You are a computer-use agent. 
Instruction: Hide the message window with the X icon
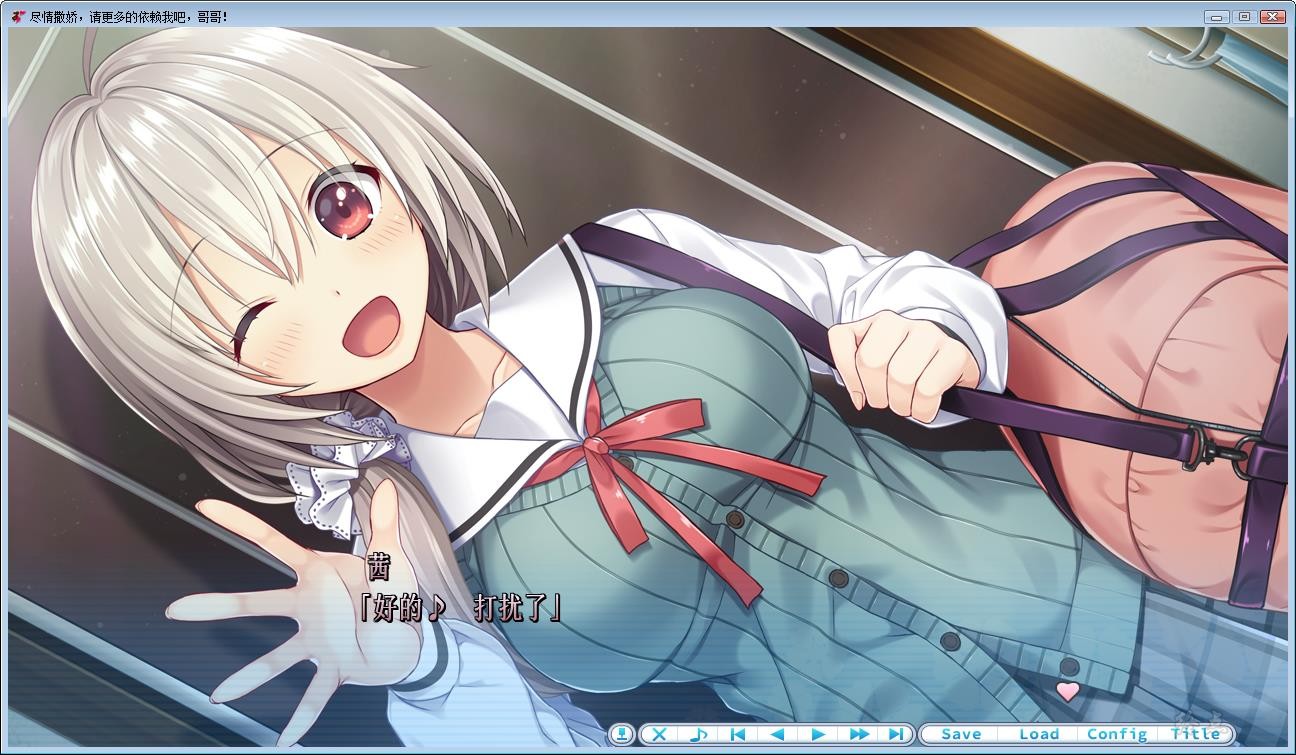[x=660, y=734]
